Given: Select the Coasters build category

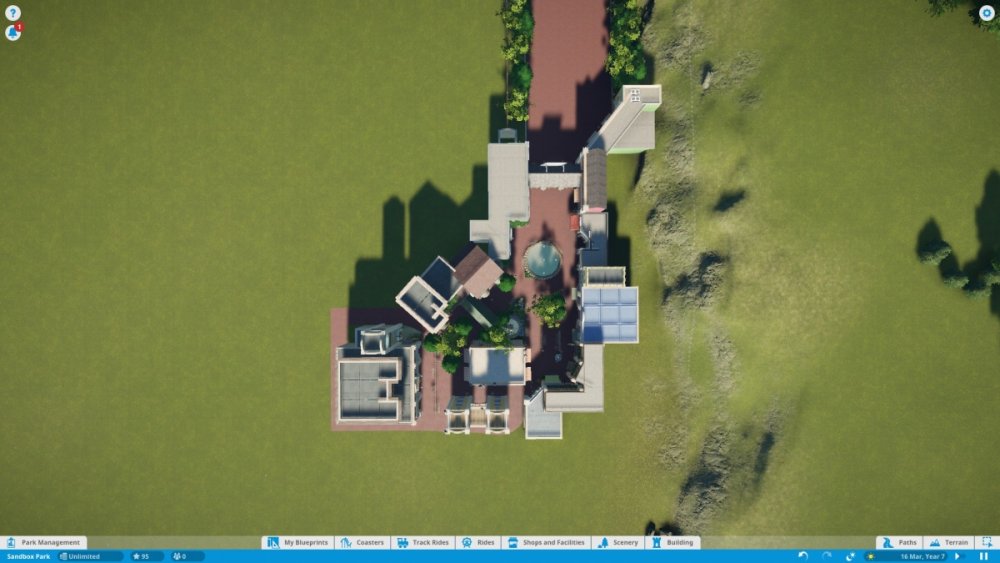Looking at the screenshot, I should pos(362,542).
